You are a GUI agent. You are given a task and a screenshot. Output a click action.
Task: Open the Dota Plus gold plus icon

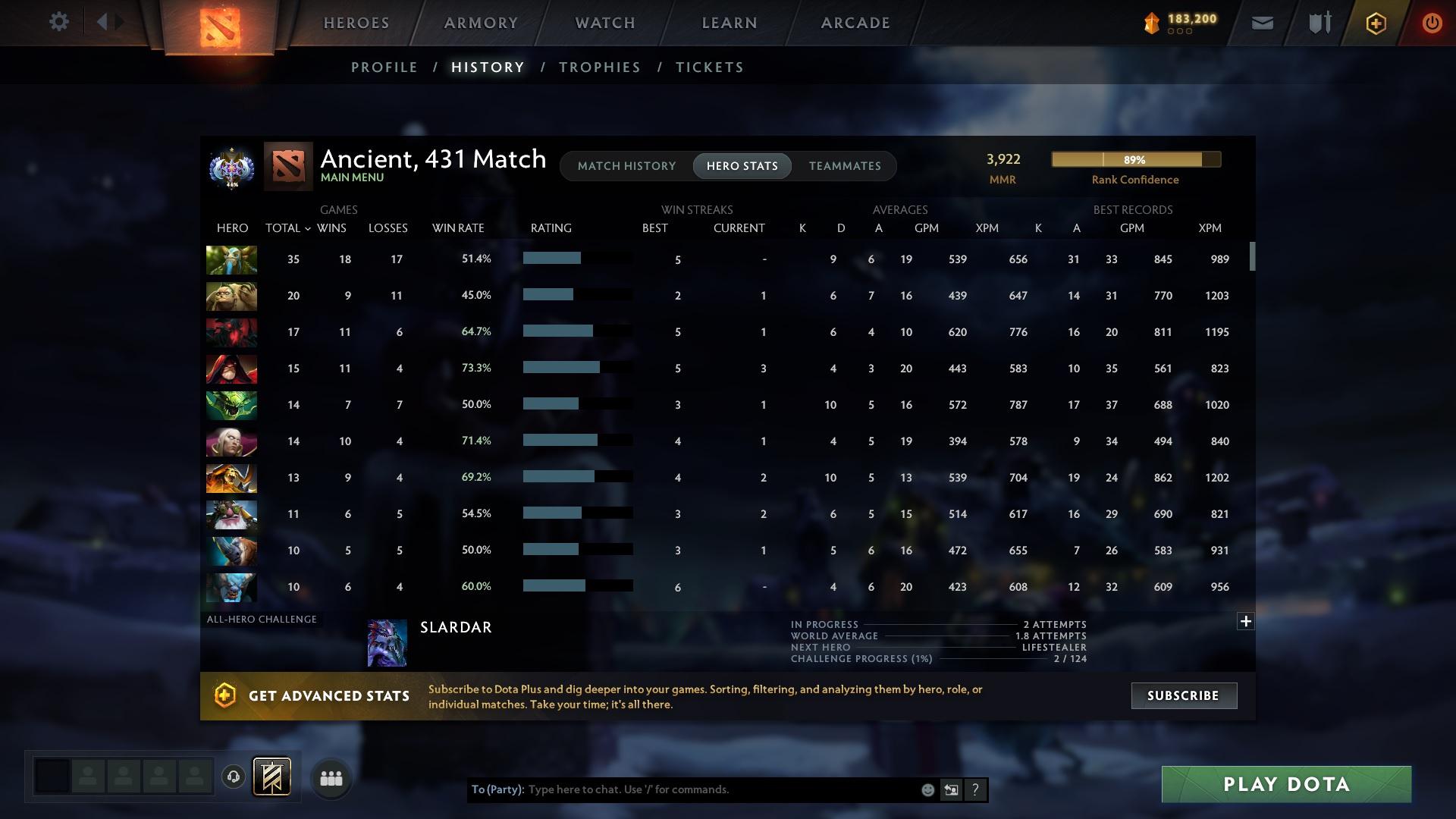[1375, 23]
